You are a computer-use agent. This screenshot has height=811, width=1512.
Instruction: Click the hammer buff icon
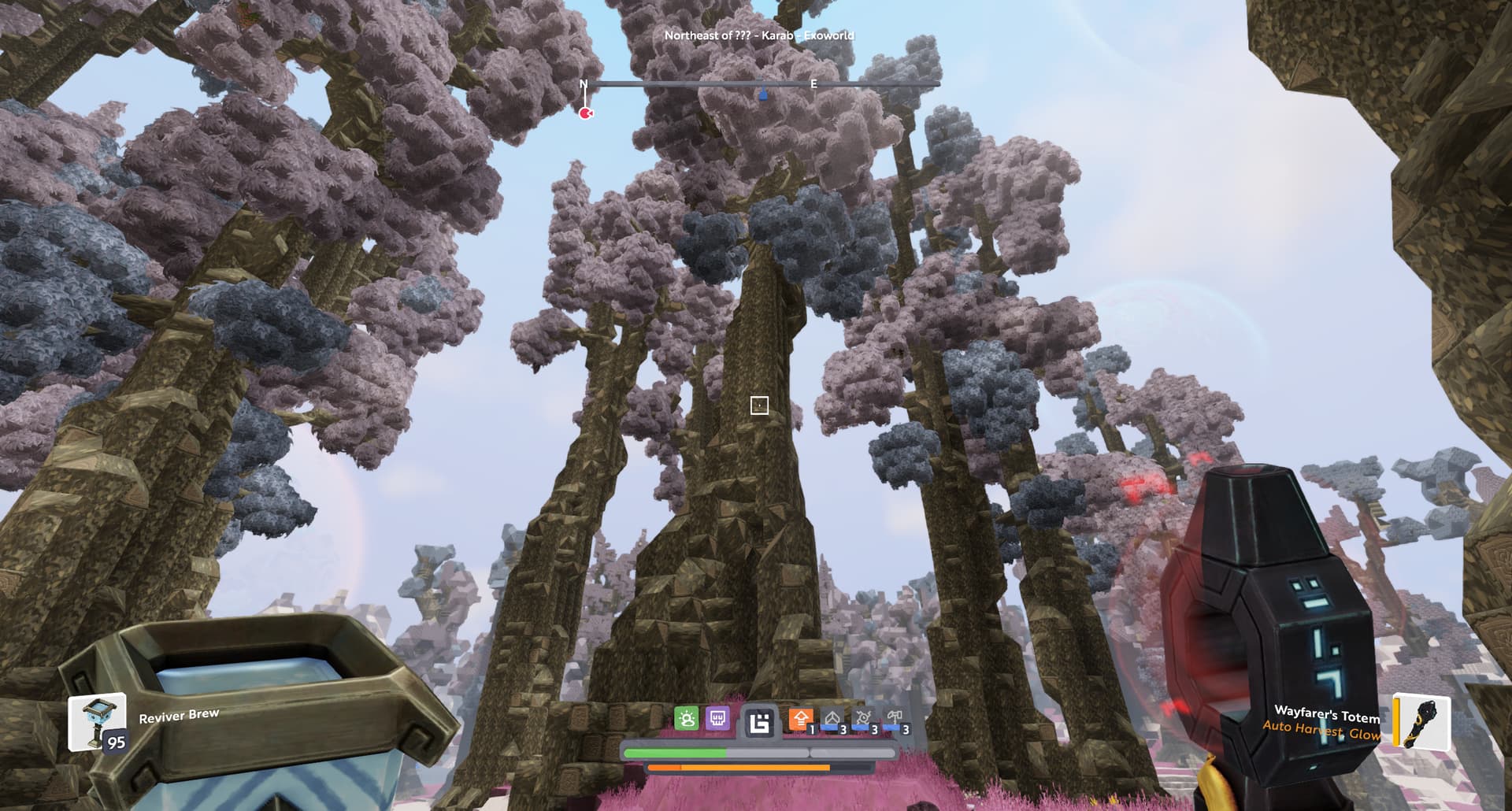tap(895, 719)
